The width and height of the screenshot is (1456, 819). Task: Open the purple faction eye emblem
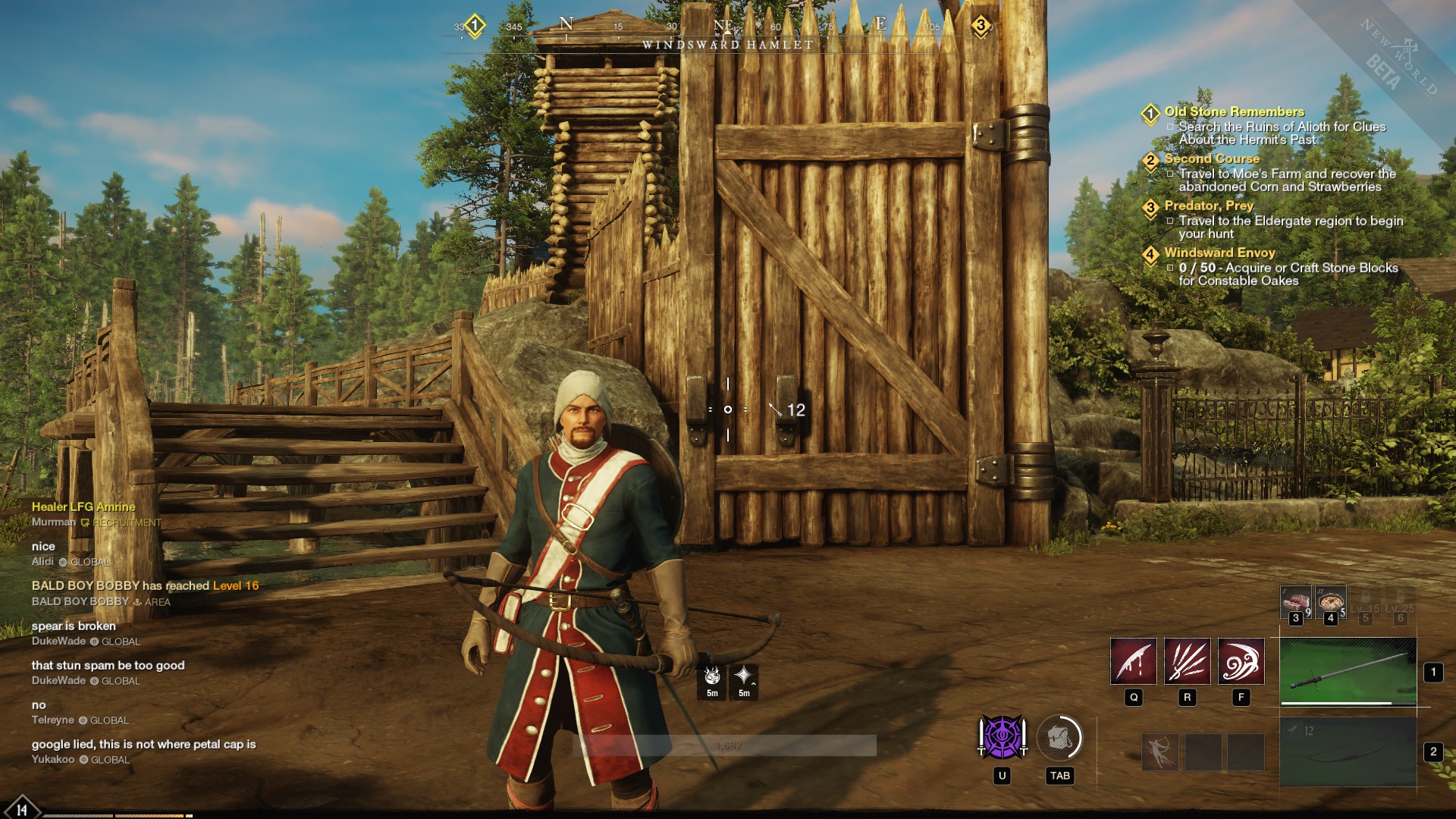coord(1002,738)
